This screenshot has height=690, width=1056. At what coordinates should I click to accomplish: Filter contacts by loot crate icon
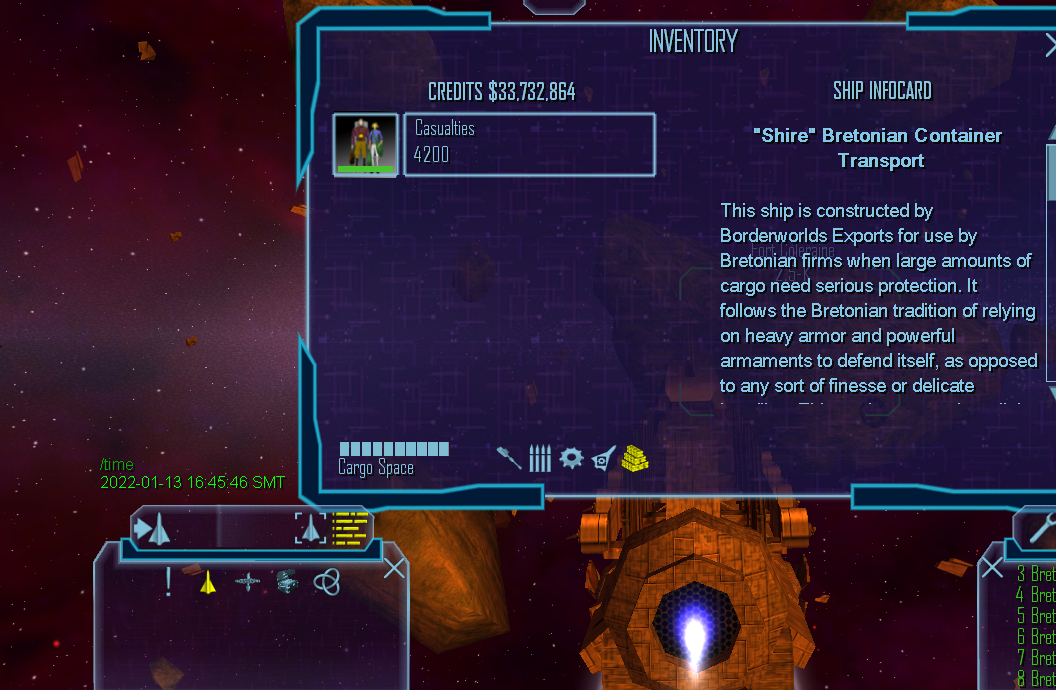click(x=287, y=581)
